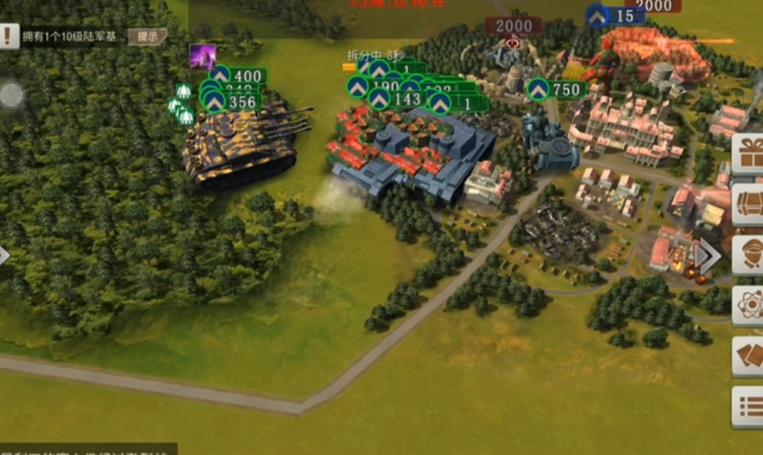This screenshot has width=763, height=455.
Task: Collapse the right-side menu with the arrow
Action: 708,256
